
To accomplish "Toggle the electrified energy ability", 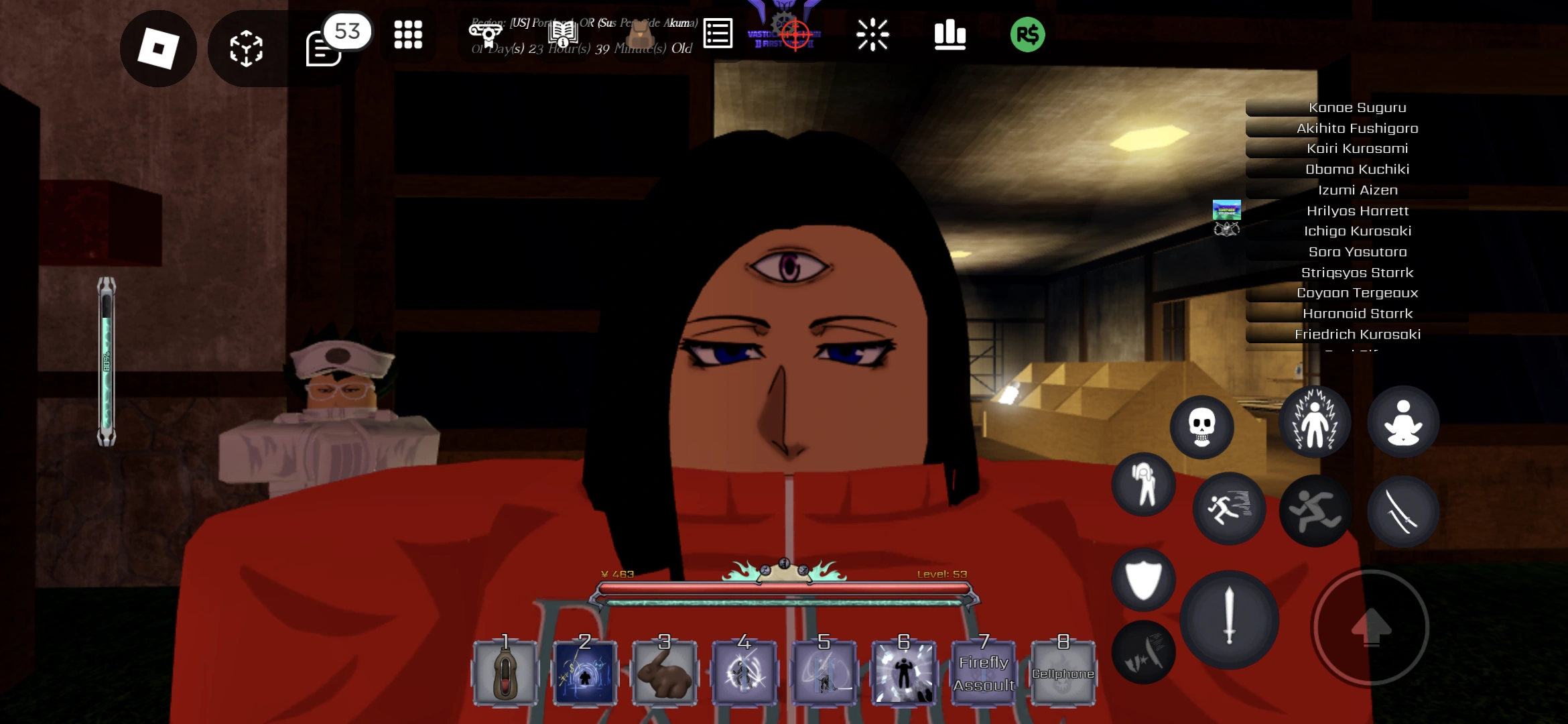I will click(x=1315, y=421).
